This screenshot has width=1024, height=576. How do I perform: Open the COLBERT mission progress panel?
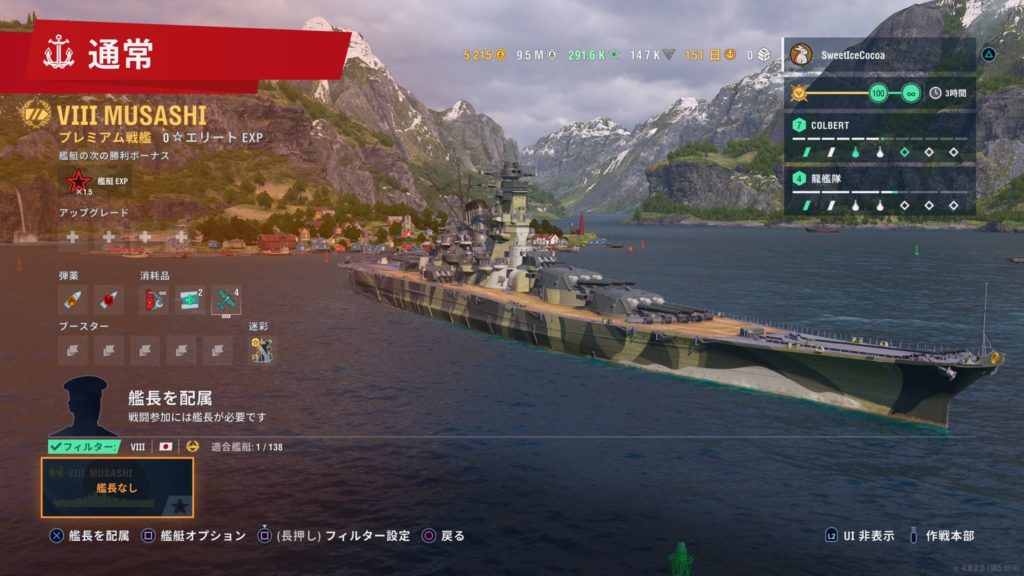pyautogui.click(x=880, y=138)
